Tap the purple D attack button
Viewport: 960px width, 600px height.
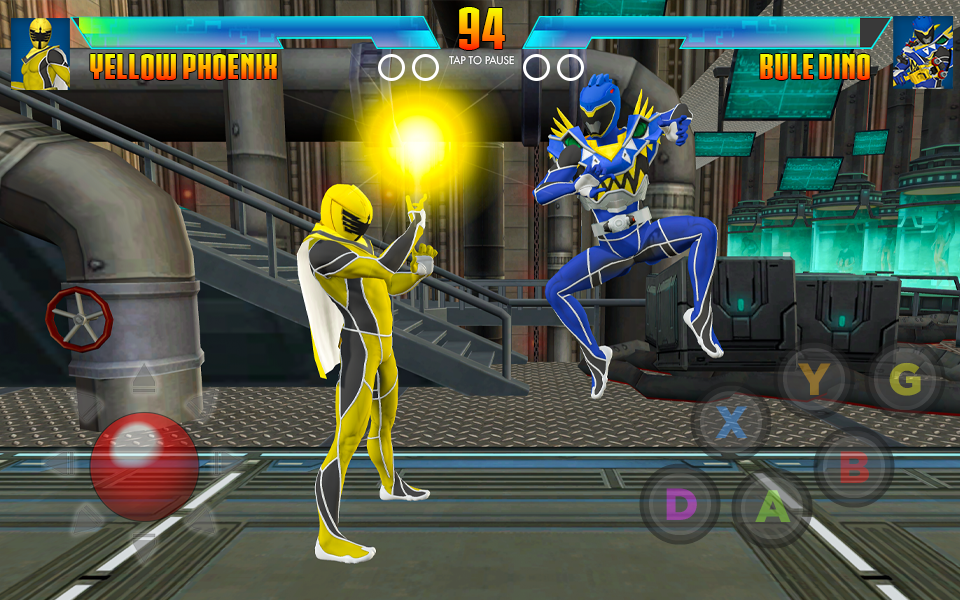(680, 504)
